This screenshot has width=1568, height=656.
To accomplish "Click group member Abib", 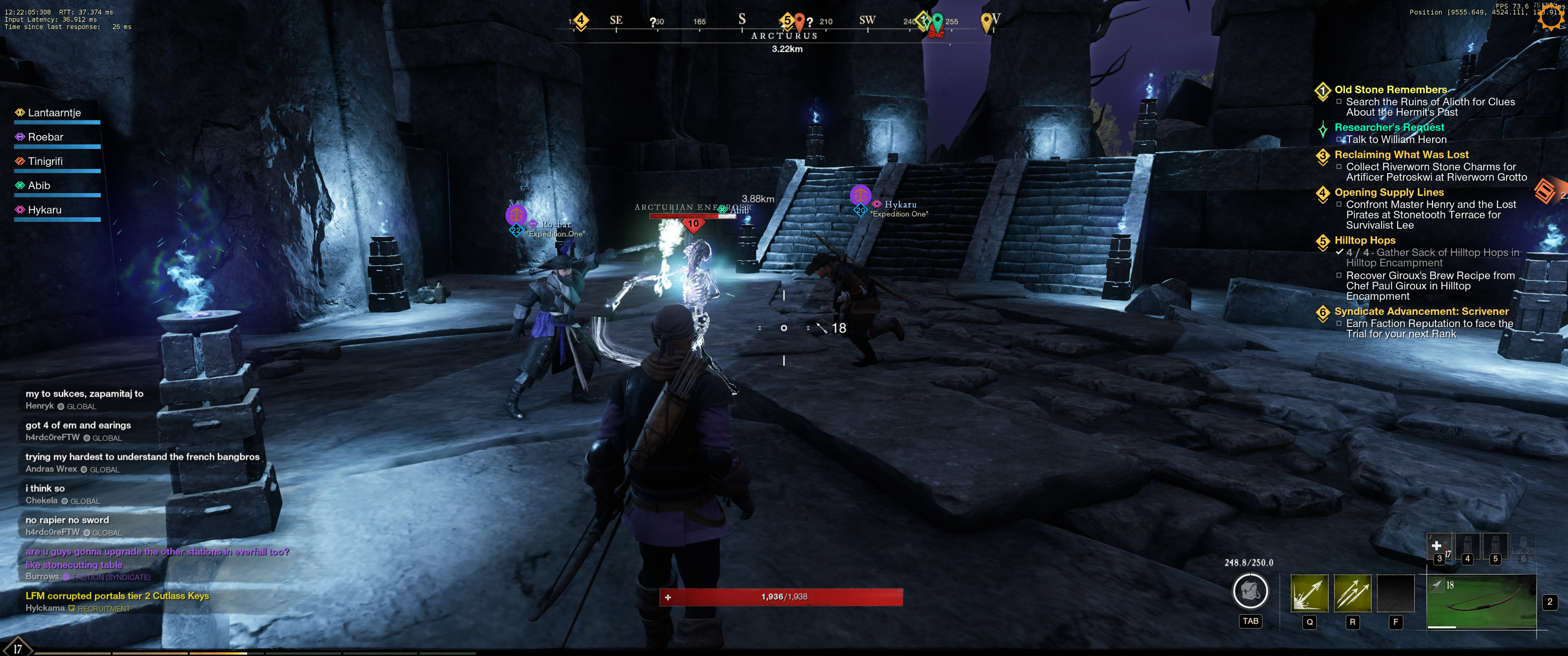I will tap(39, 185).
